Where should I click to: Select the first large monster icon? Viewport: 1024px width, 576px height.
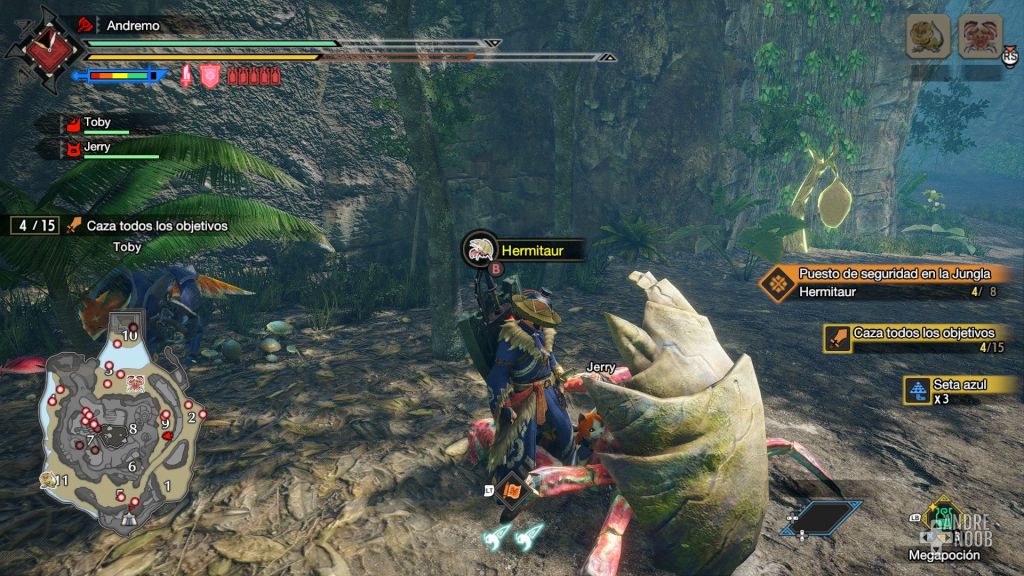pyautogui.click(x=927, y=38)
